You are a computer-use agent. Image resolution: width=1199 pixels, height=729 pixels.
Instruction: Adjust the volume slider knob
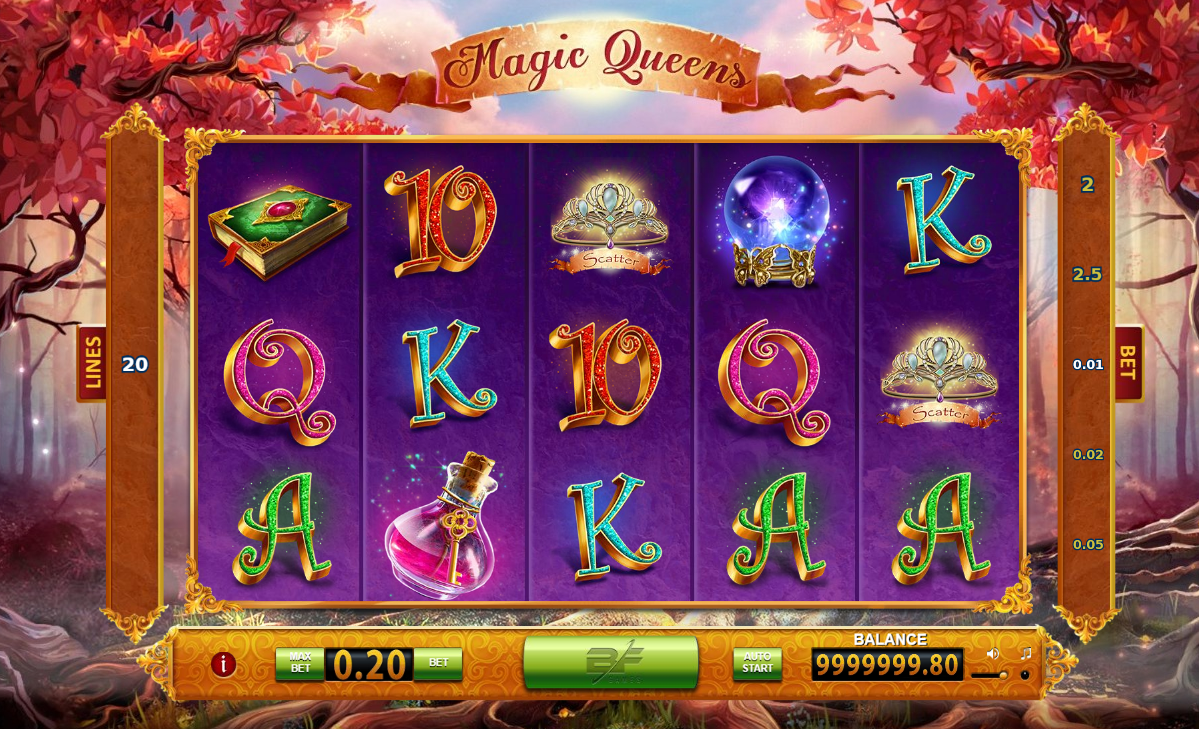1003,675
